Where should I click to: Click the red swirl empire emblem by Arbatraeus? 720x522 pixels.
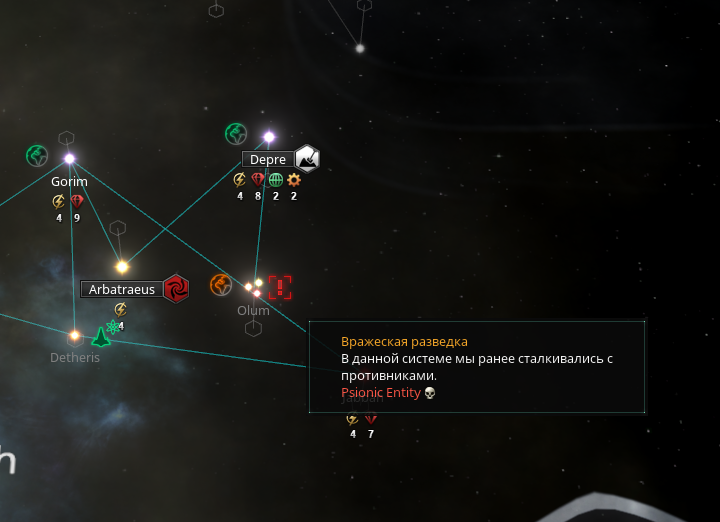pos(177,288)
